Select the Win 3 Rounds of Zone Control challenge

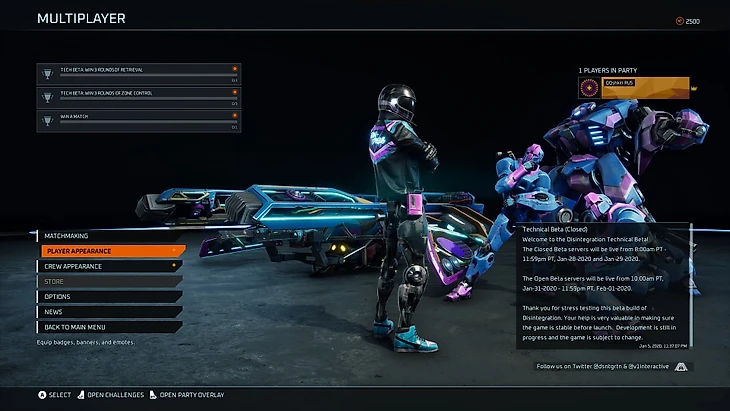[x=139, y=96]
